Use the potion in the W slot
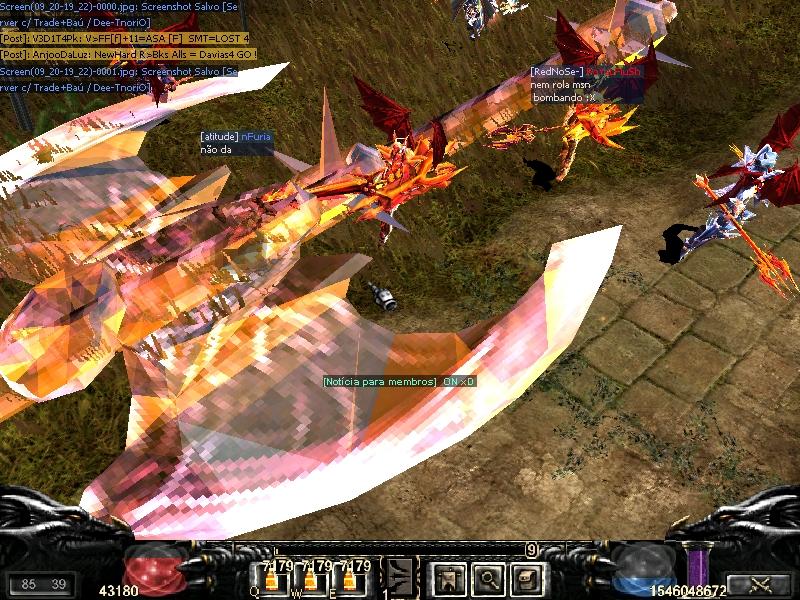The width and height of the screenshot is (800, 600). (x=311, y=579)
